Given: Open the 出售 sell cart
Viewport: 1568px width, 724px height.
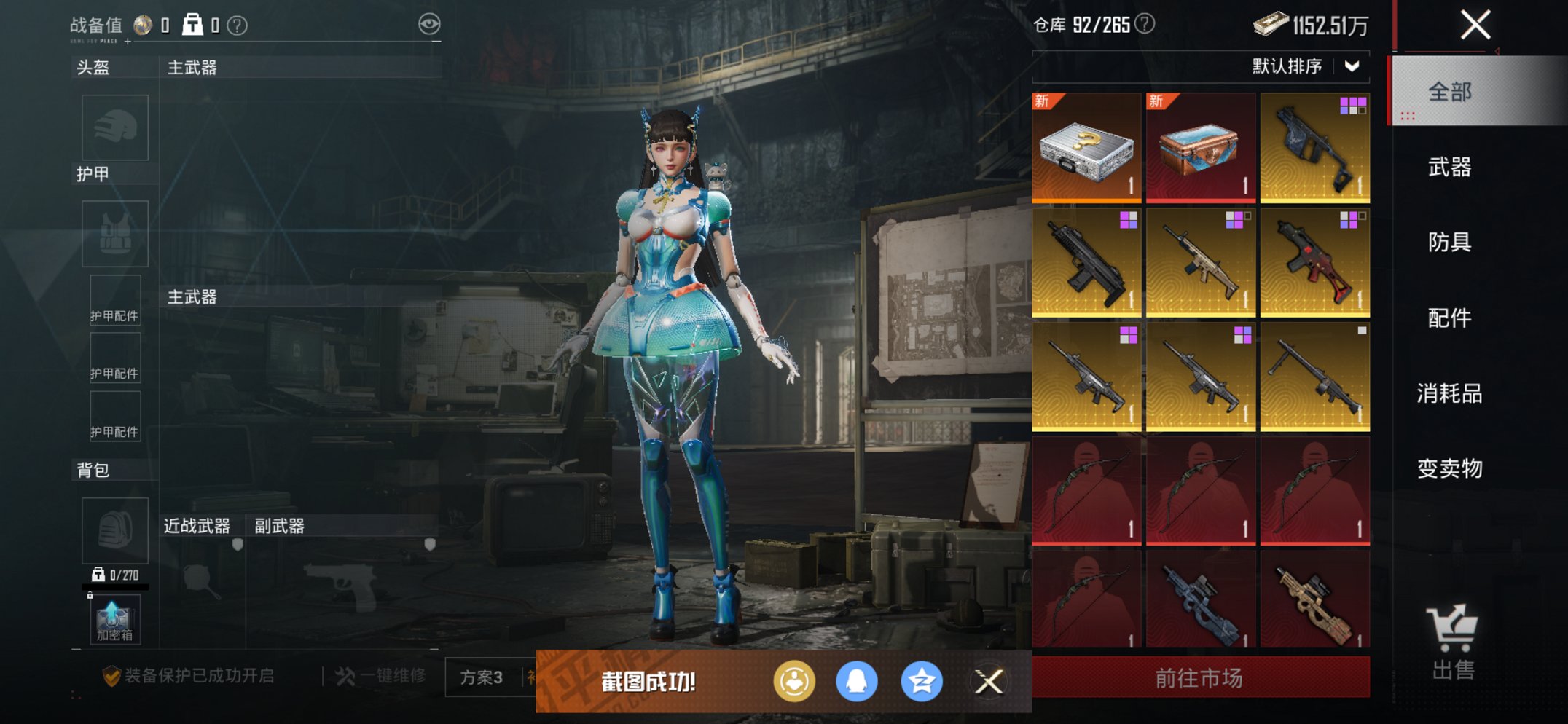Looking at the screenshot, I should point(1453,641).
